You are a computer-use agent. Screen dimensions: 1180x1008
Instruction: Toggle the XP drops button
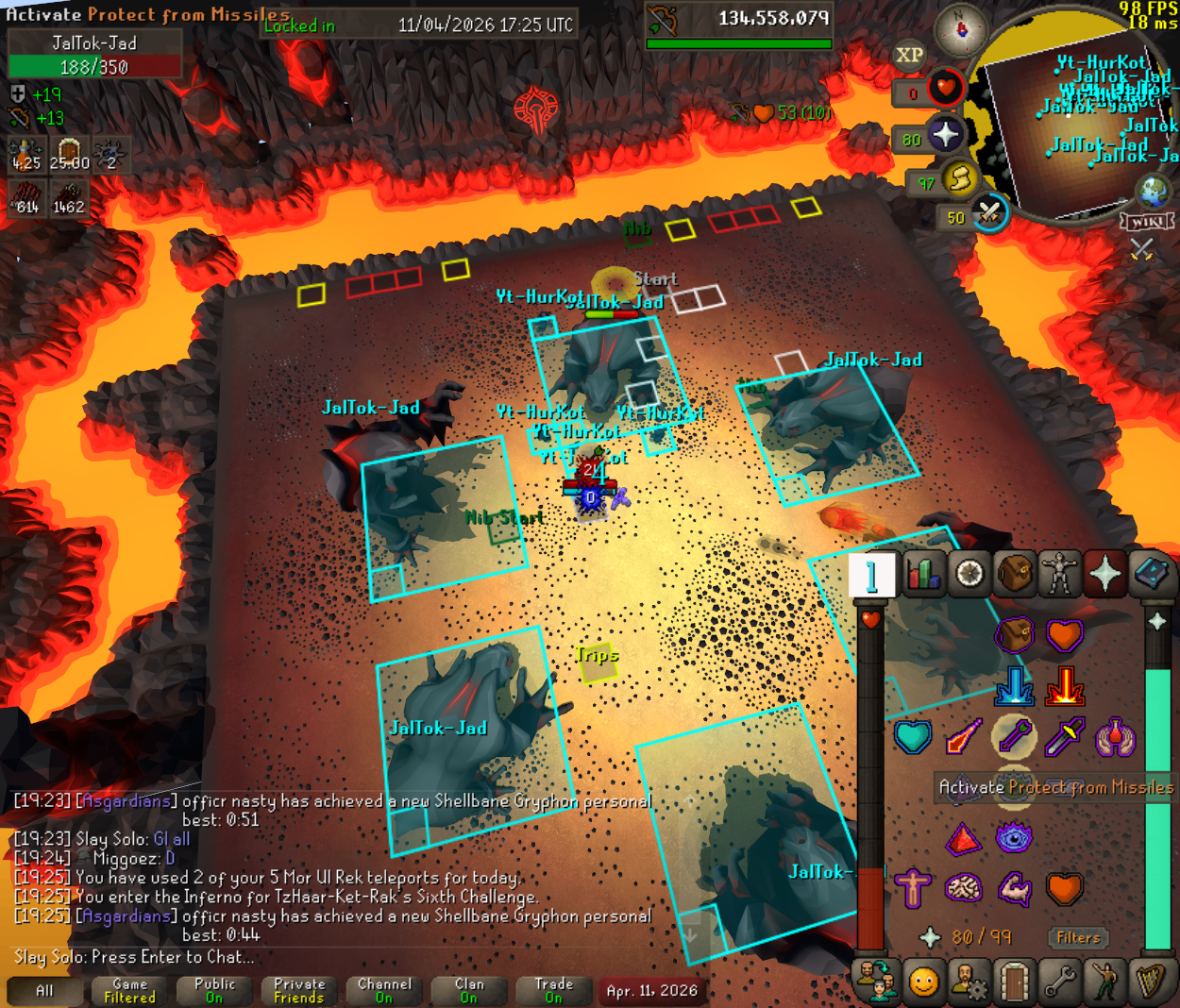pyautogui.click(x=909, y=56)
